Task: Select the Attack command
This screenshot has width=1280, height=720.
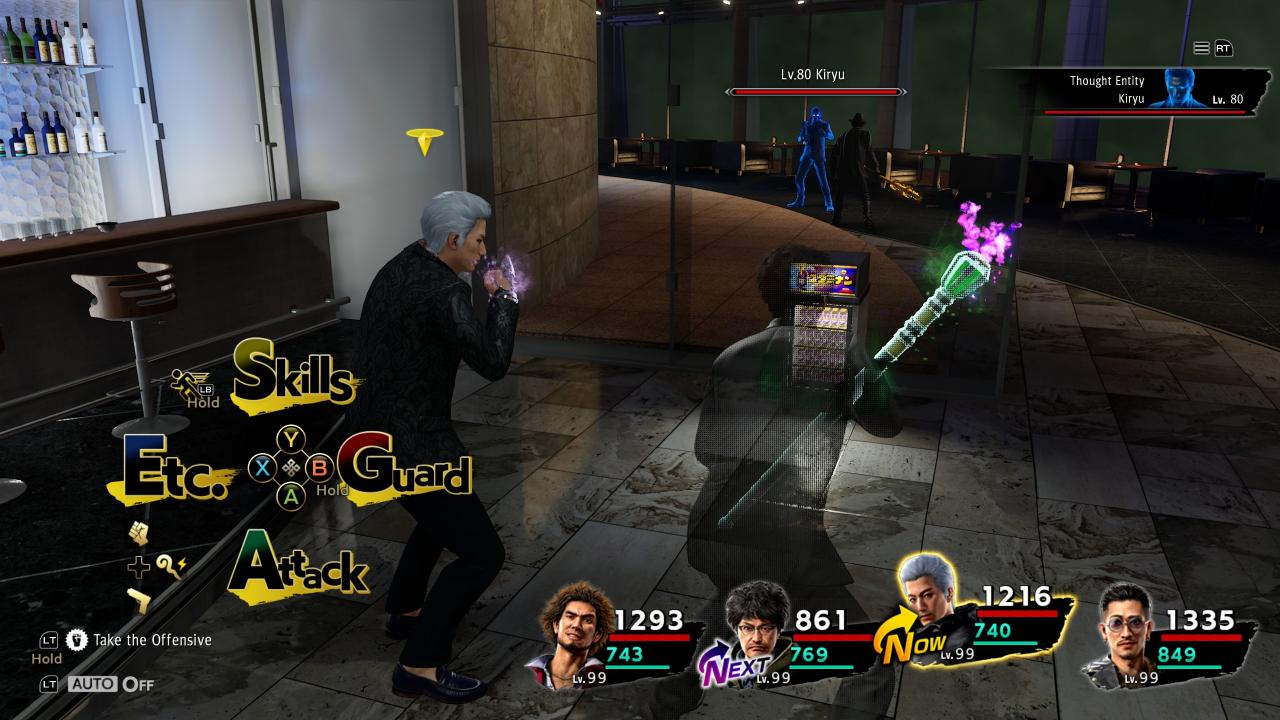Action: (298, 568)
